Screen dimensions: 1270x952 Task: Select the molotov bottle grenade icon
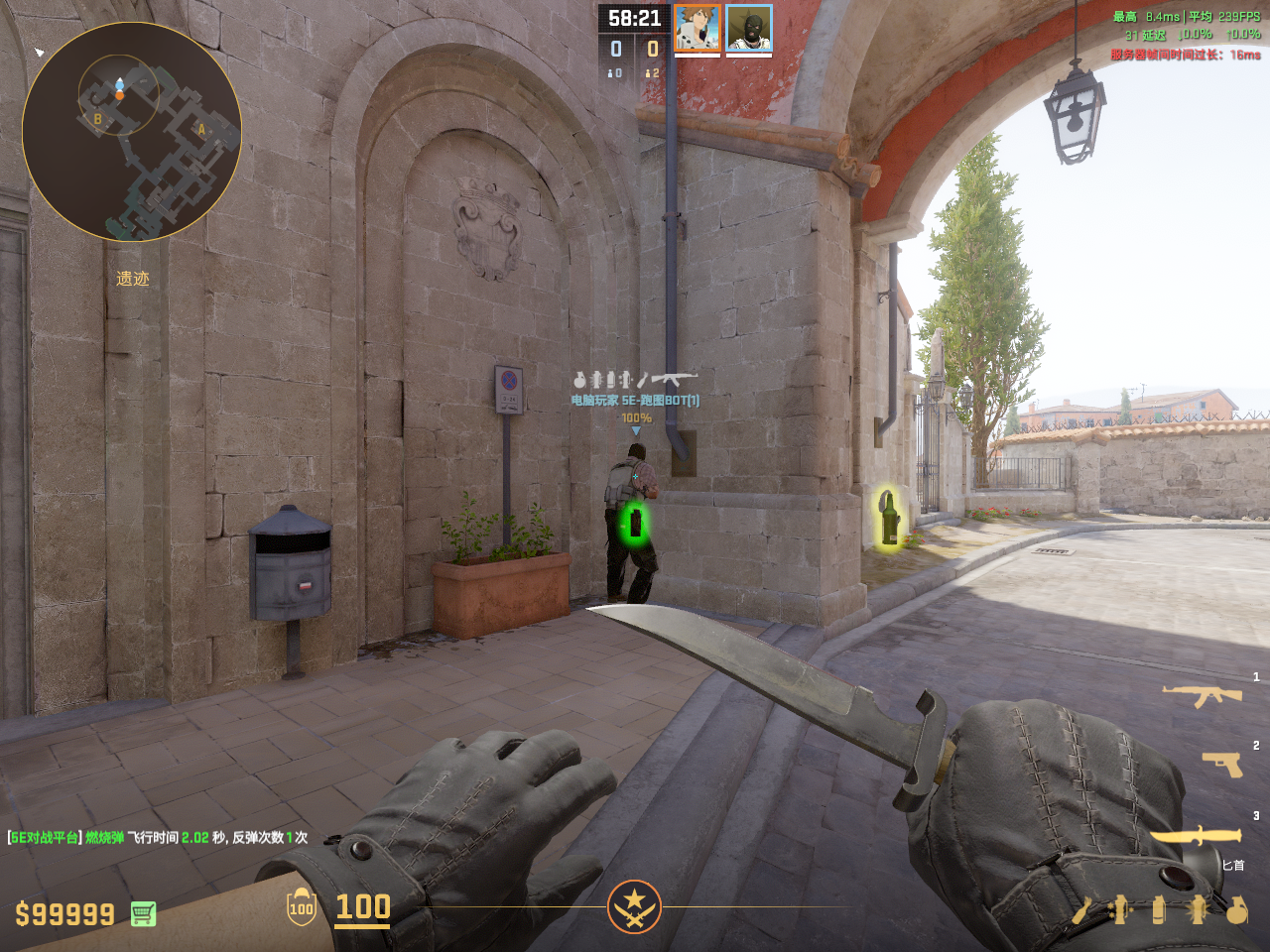(1081, 909)
